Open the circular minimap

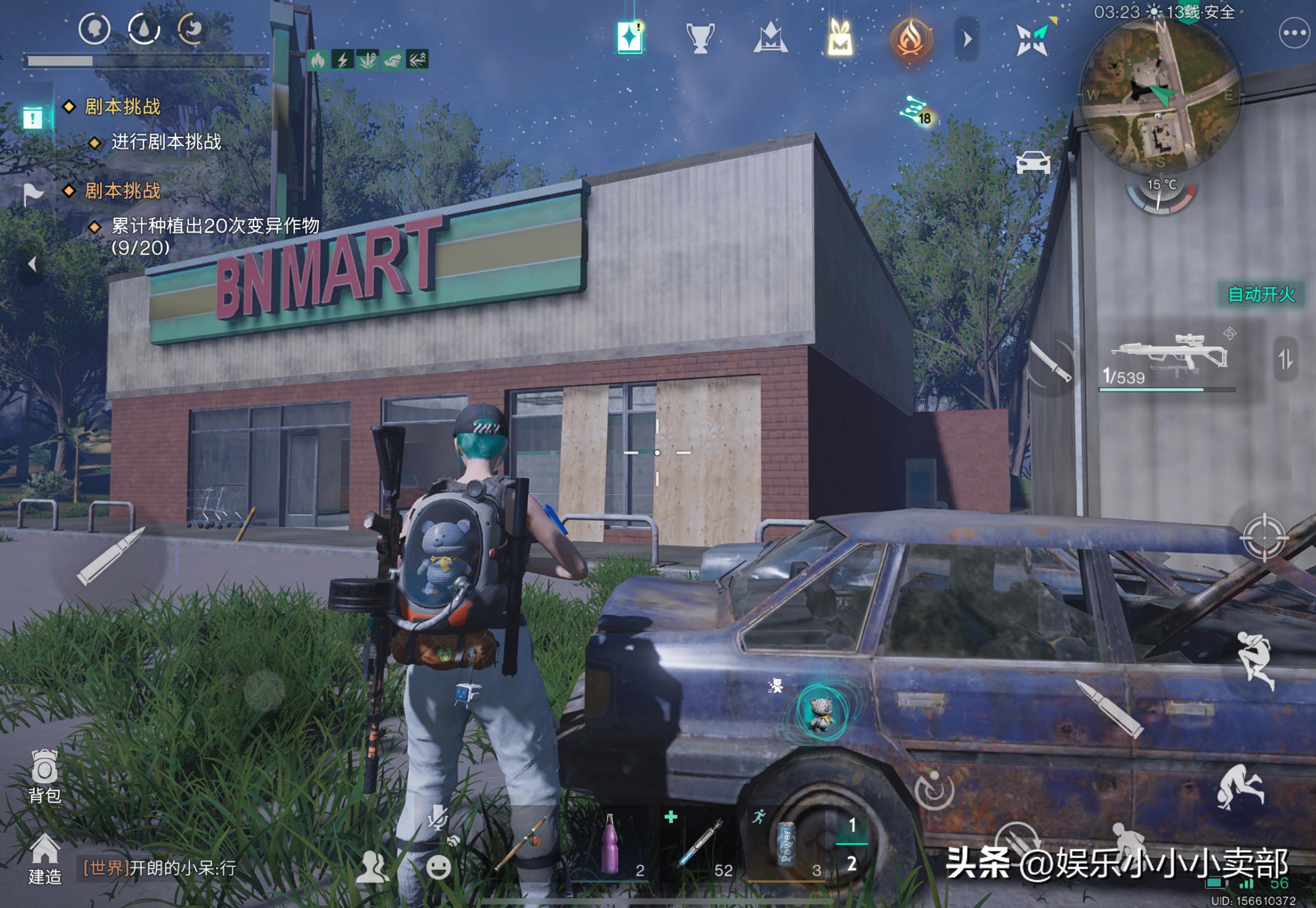coord(1160,95)
